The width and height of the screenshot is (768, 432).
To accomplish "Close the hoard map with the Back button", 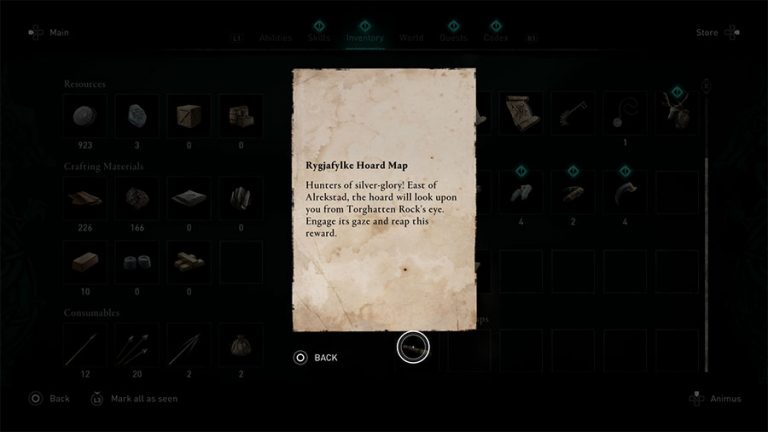I will coord(316,357).
